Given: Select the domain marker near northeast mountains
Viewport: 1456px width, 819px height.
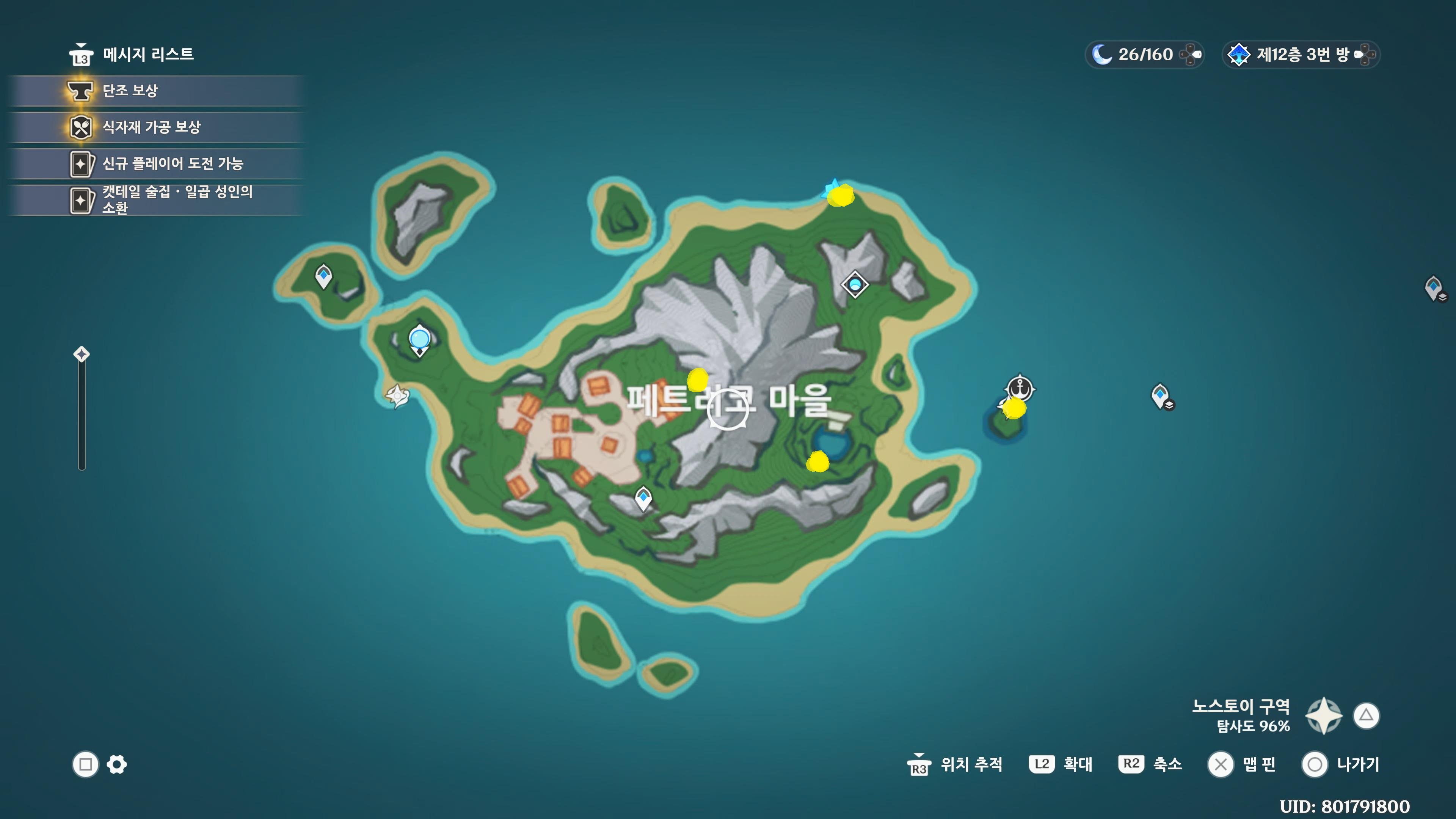Looking at the screenshot, I should (x=855, y=284).
